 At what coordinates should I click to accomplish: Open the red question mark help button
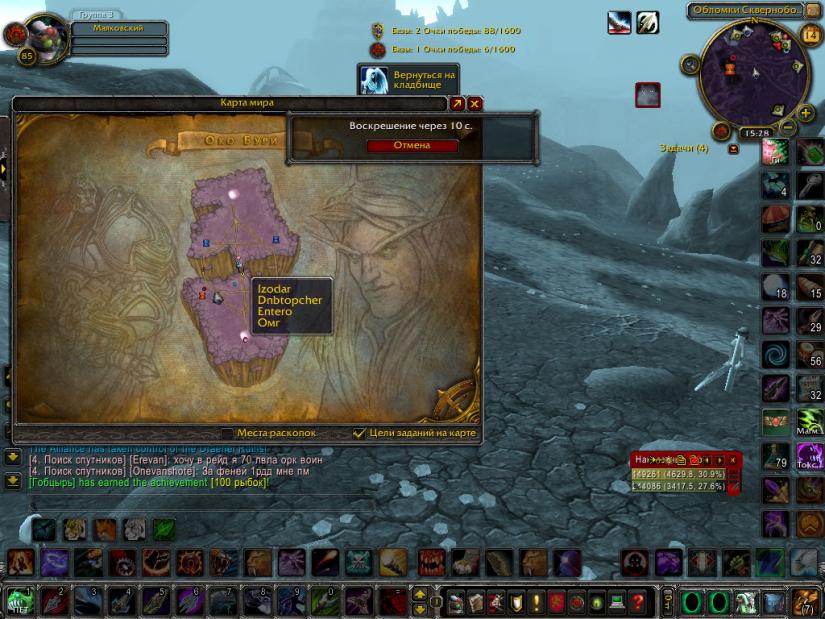[x=638, y=602]
